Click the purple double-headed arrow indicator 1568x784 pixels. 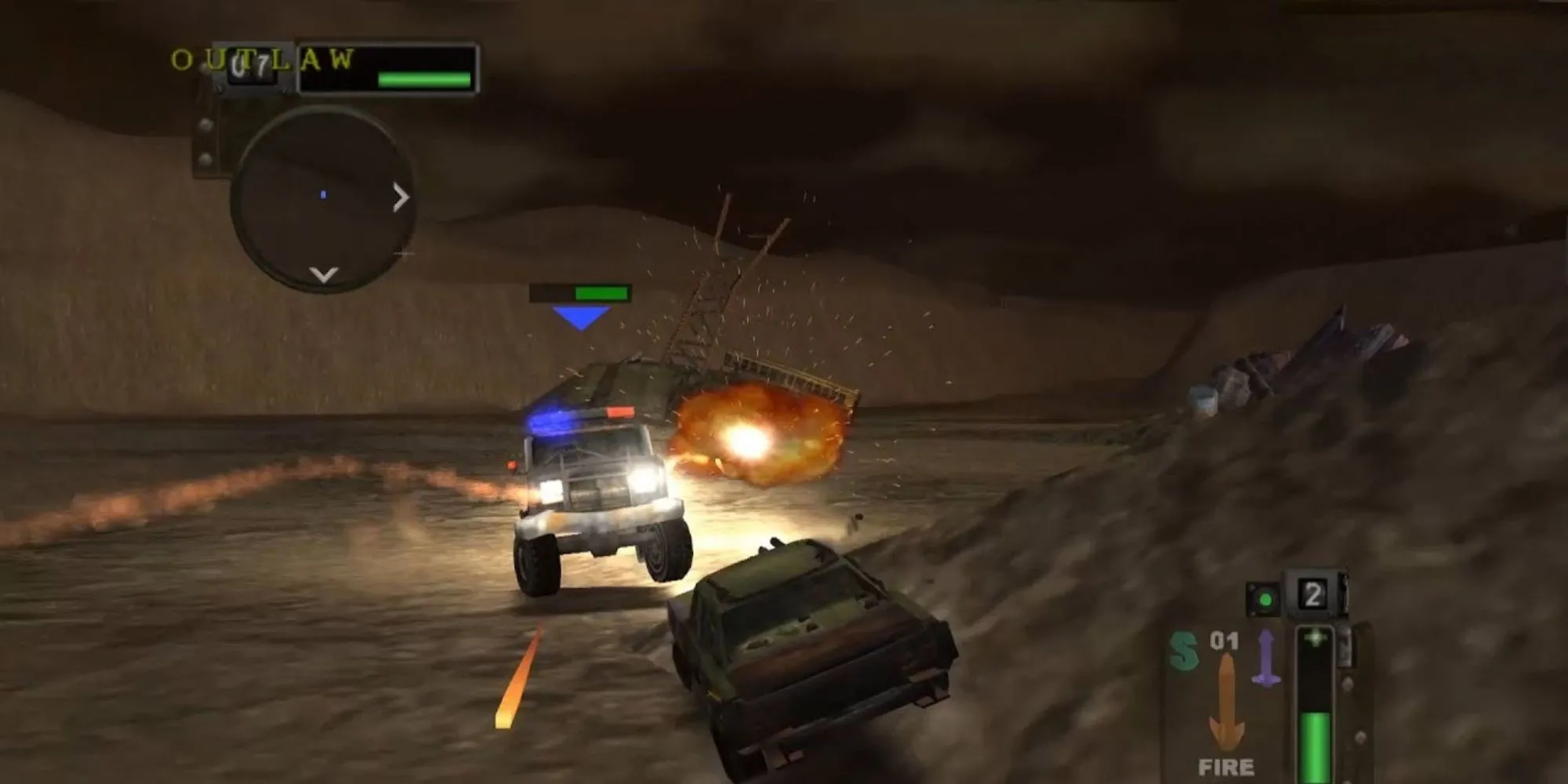point(1267,657)
